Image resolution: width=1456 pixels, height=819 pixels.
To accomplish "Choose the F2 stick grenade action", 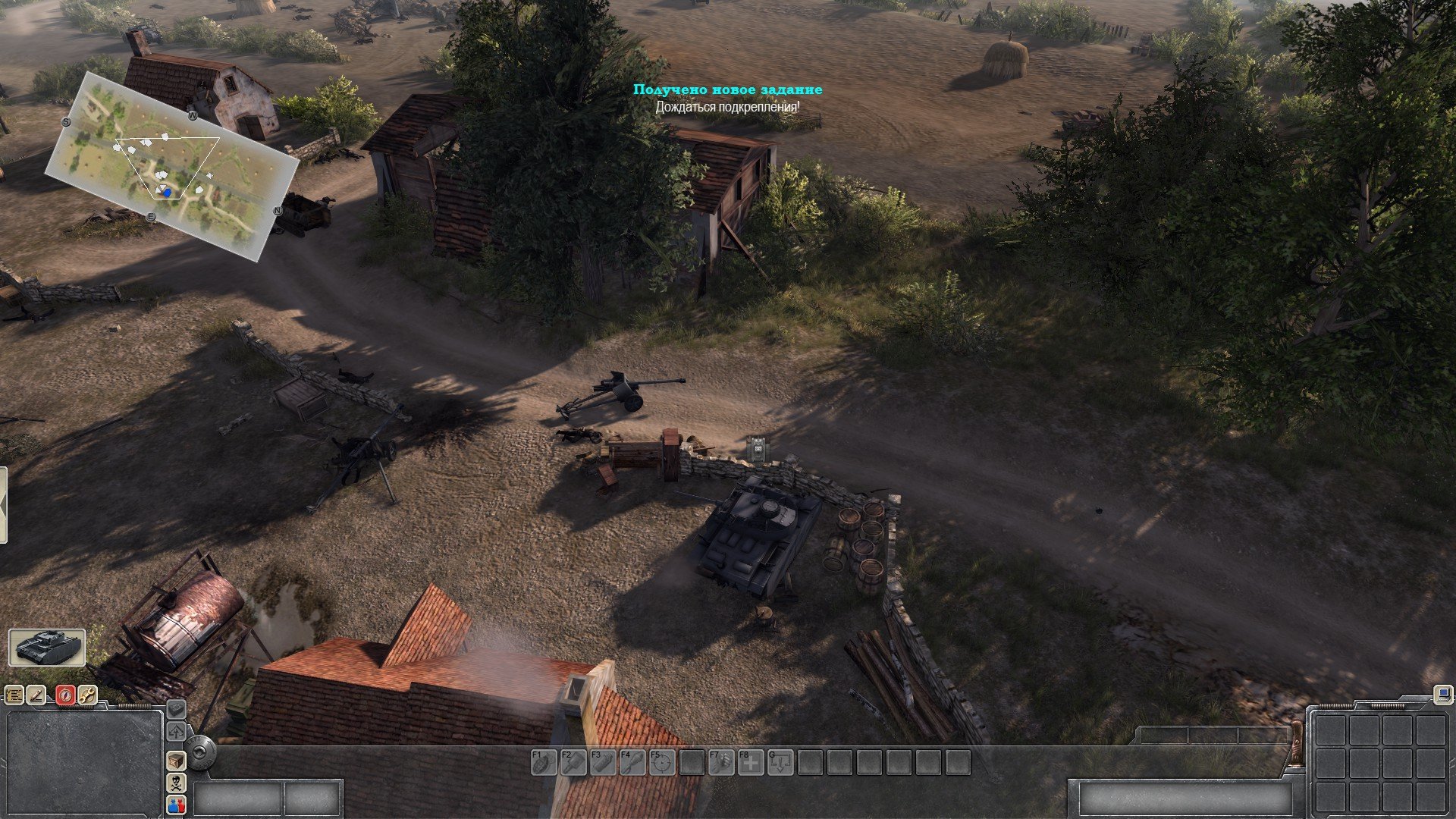I will click(x=573, y=762).
